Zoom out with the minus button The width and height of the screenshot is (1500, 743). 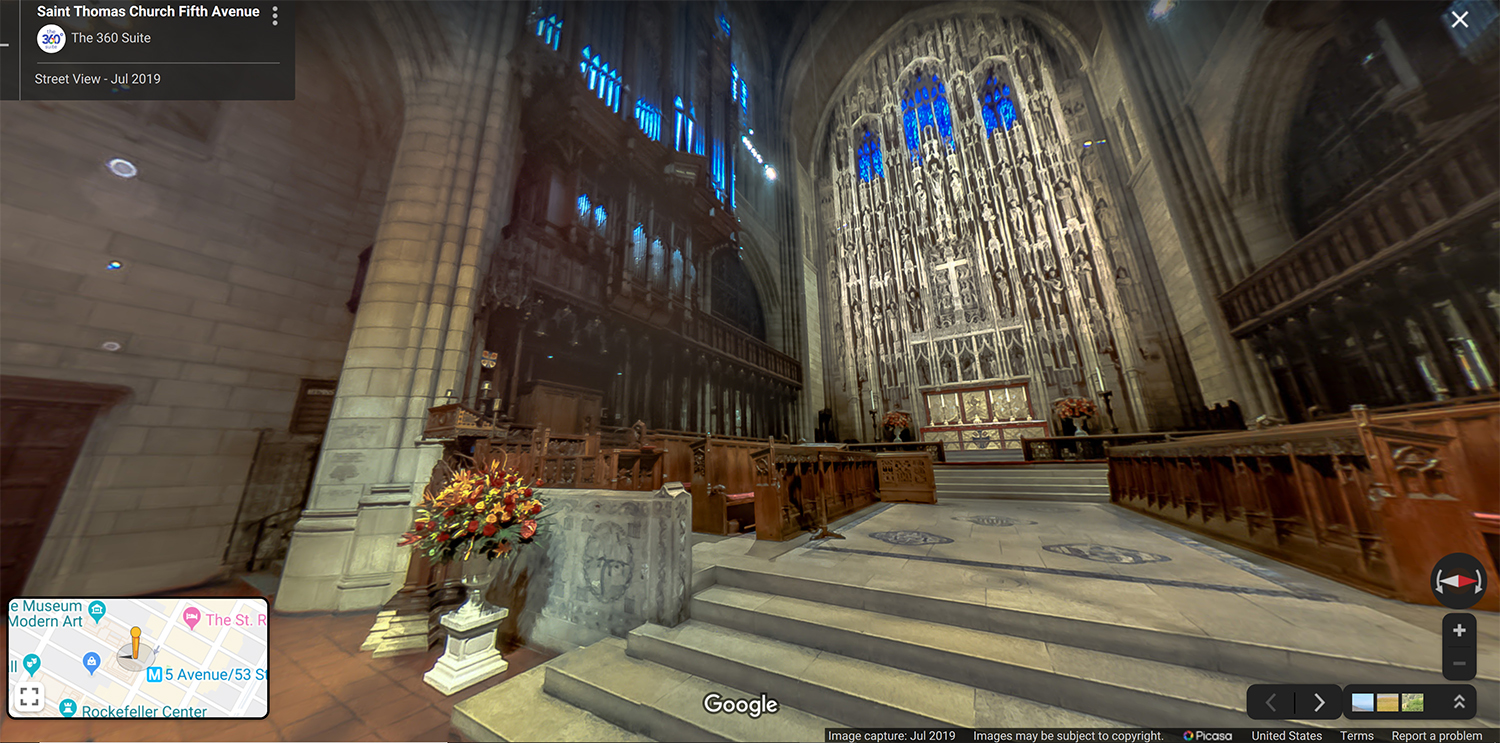(x=1459, y=663)
